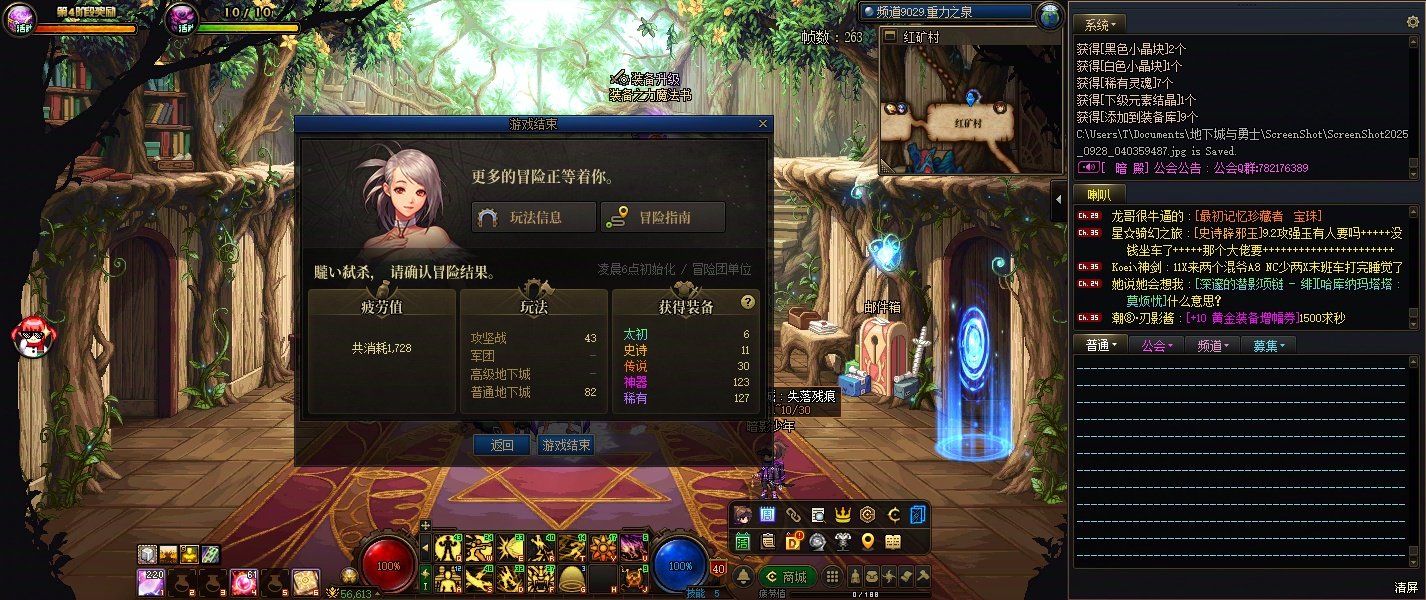The width and height of the screenshot is (1426, 600).
Task: Clear chat with 清屏
Action: coord(1406,587)
